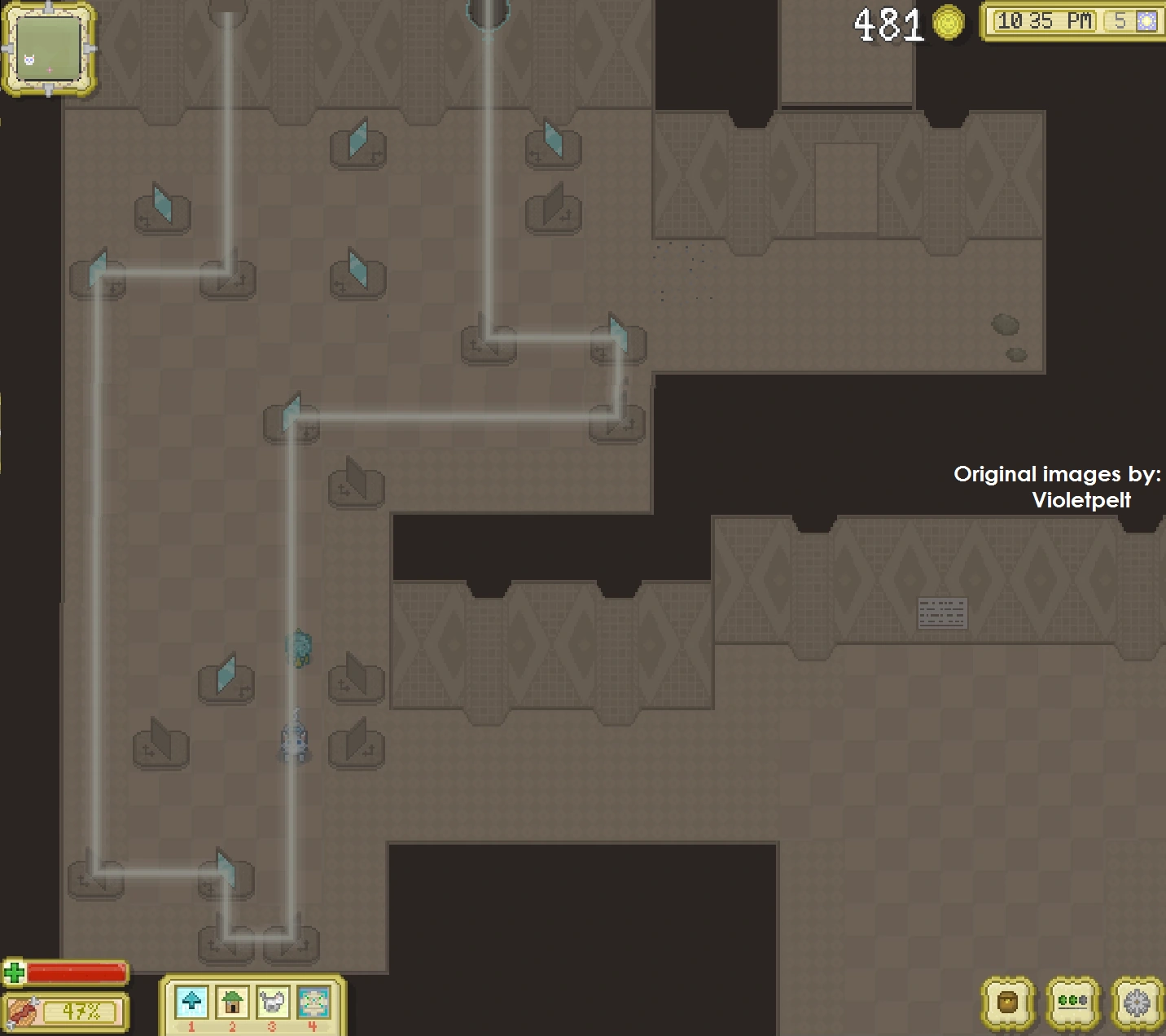Open the skills menu with green dots icon
The width and height of the screenshot is (1166, 1036).
click(x=1073, y=1003)
